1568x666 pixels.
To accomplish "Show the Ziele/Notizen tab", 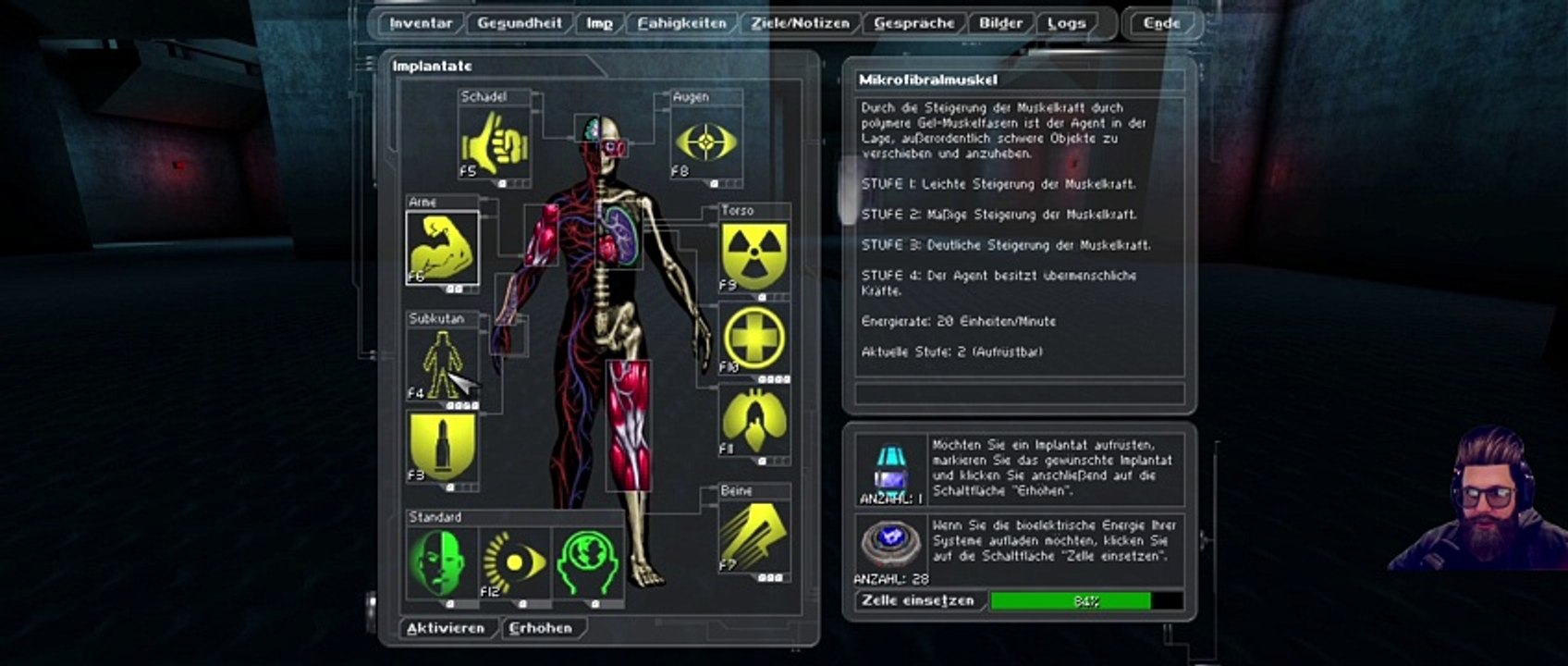I will [x=800, y=24].
